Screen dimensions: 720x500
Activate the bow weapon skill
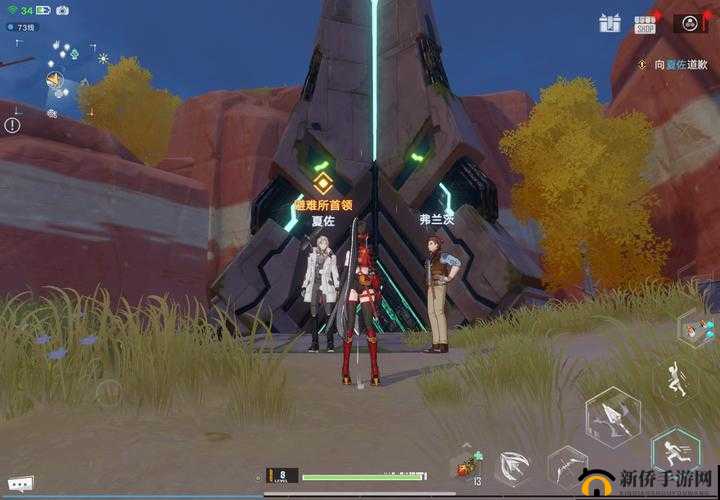567,467
